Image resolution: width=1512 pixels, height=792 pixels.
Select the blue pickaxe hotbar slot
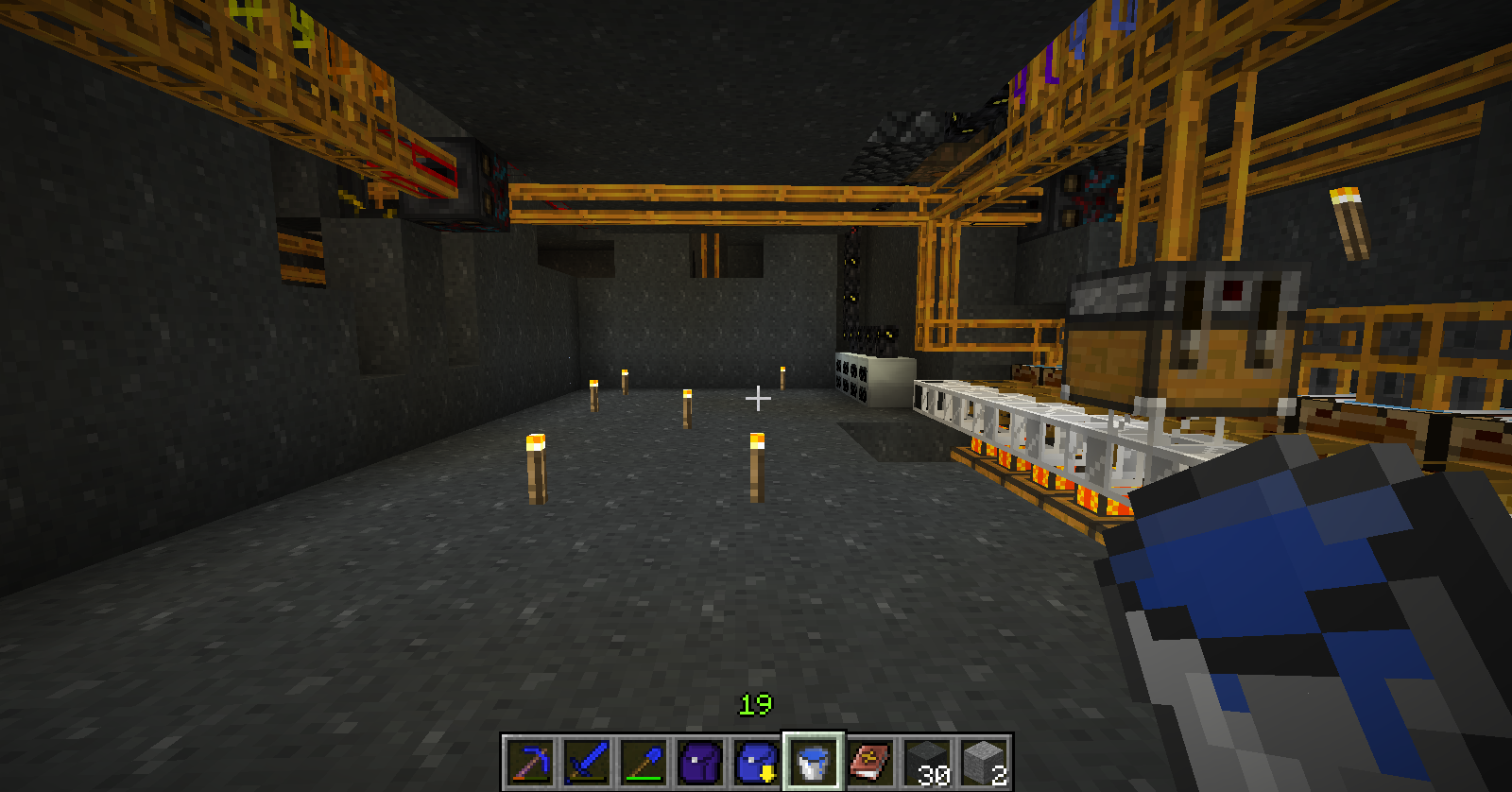529,762
